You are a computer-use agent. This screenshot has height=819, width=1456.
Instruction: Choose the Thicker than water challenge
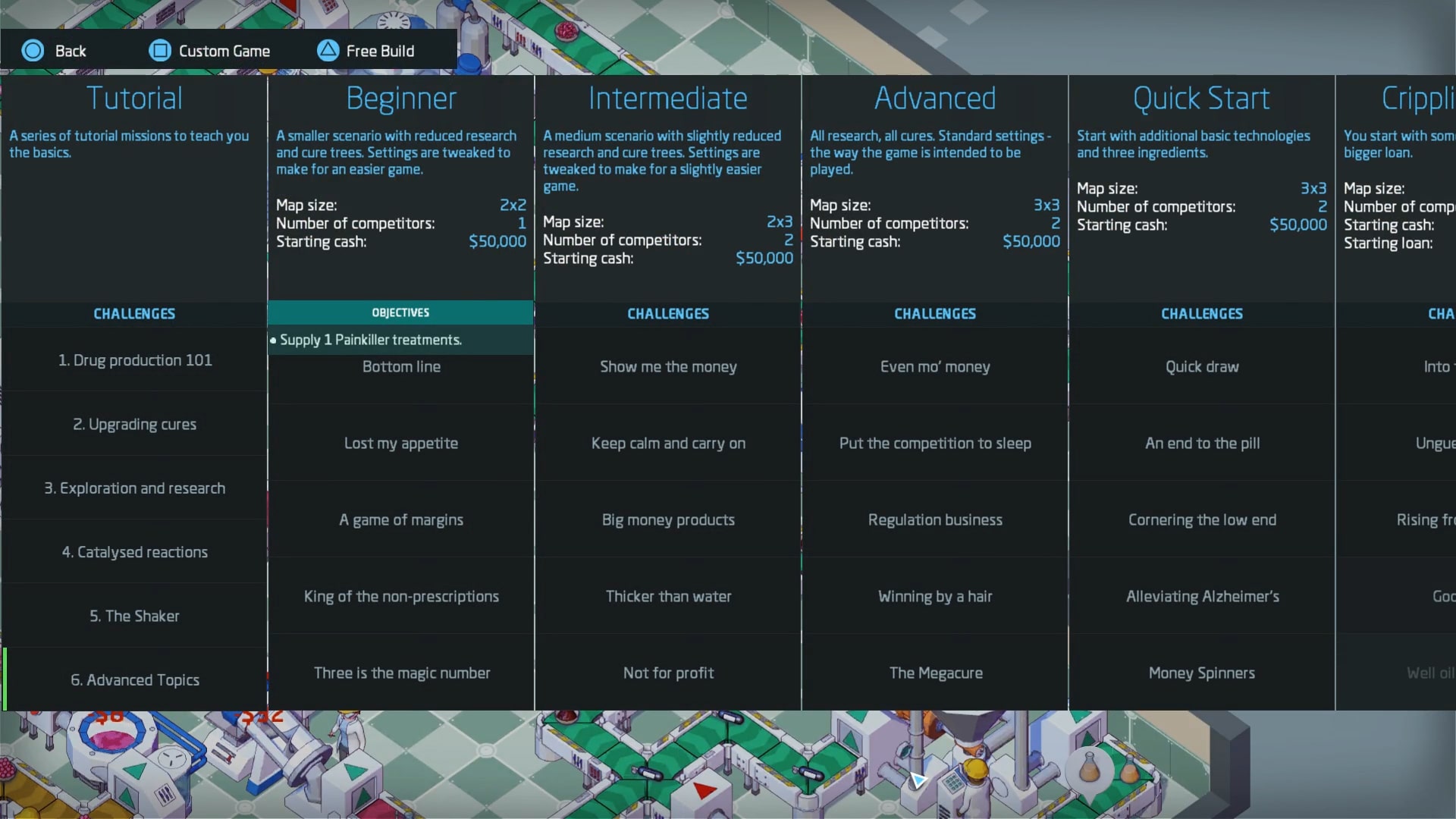pyautogui.click(x=668, y=597)
